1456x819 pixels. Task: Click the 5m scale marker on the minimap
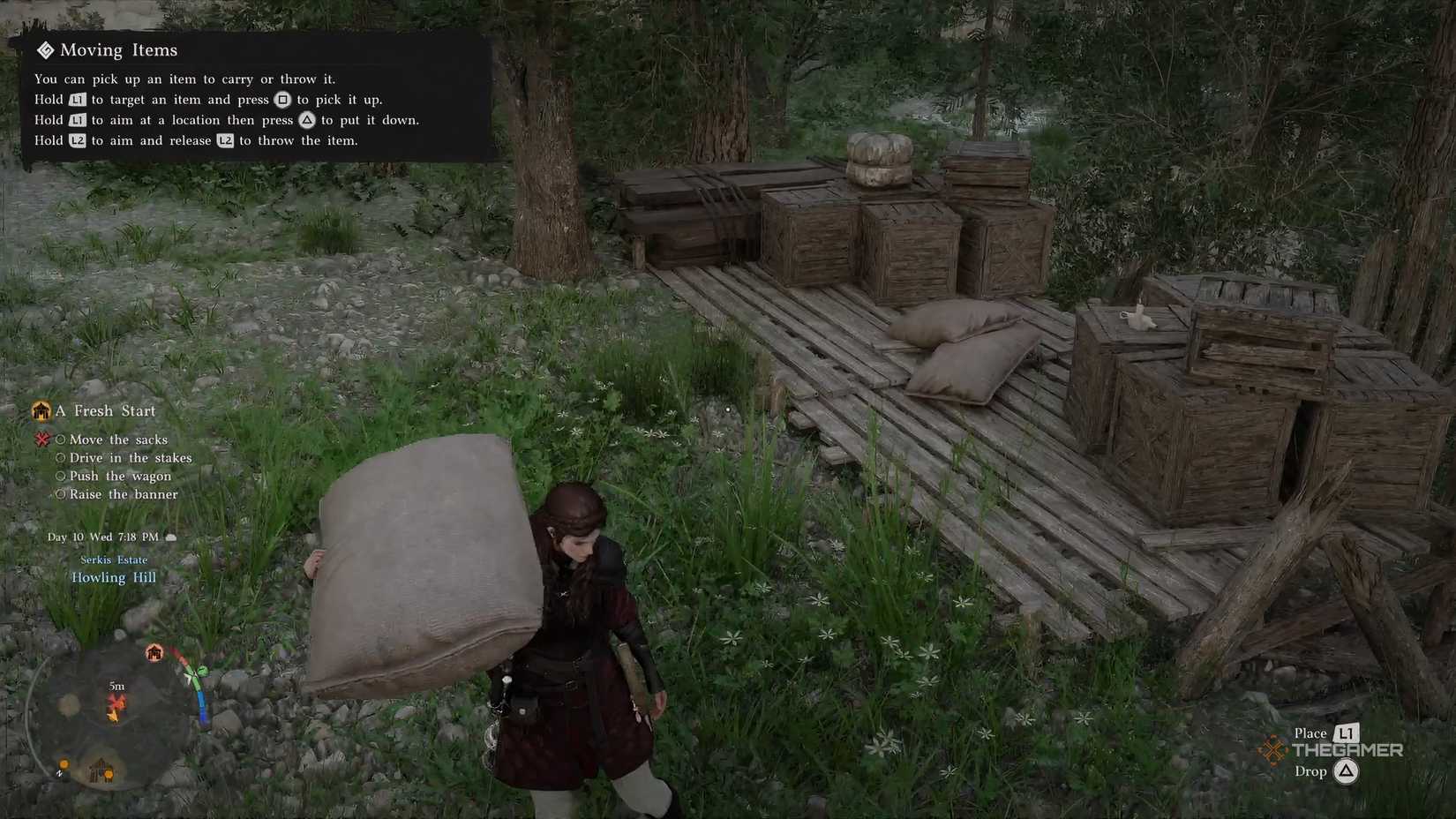(x=115, y=686)
